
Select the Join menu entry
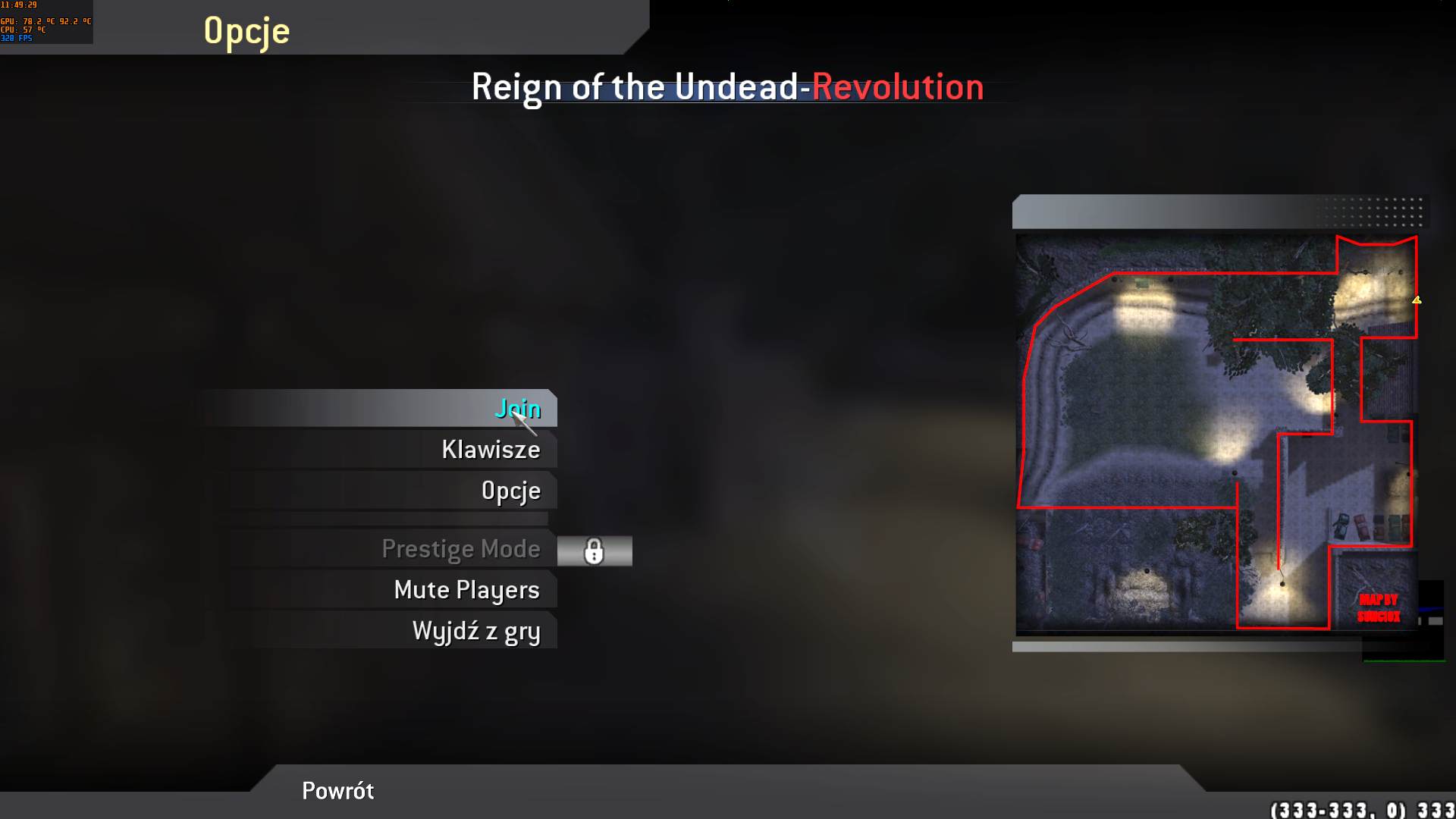coord(517,409)
